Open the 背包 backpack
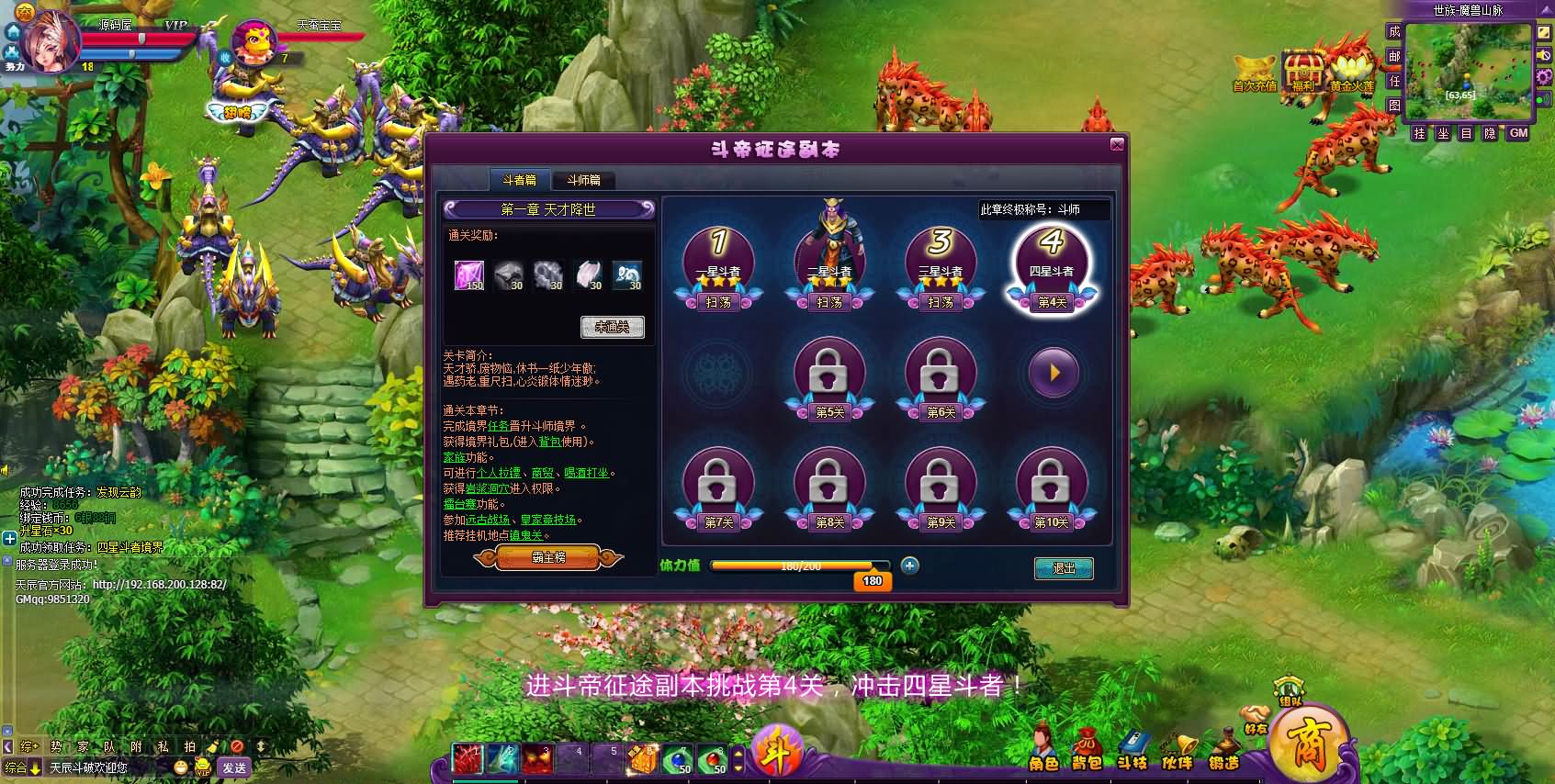1555x784 pixels. 1087,750
